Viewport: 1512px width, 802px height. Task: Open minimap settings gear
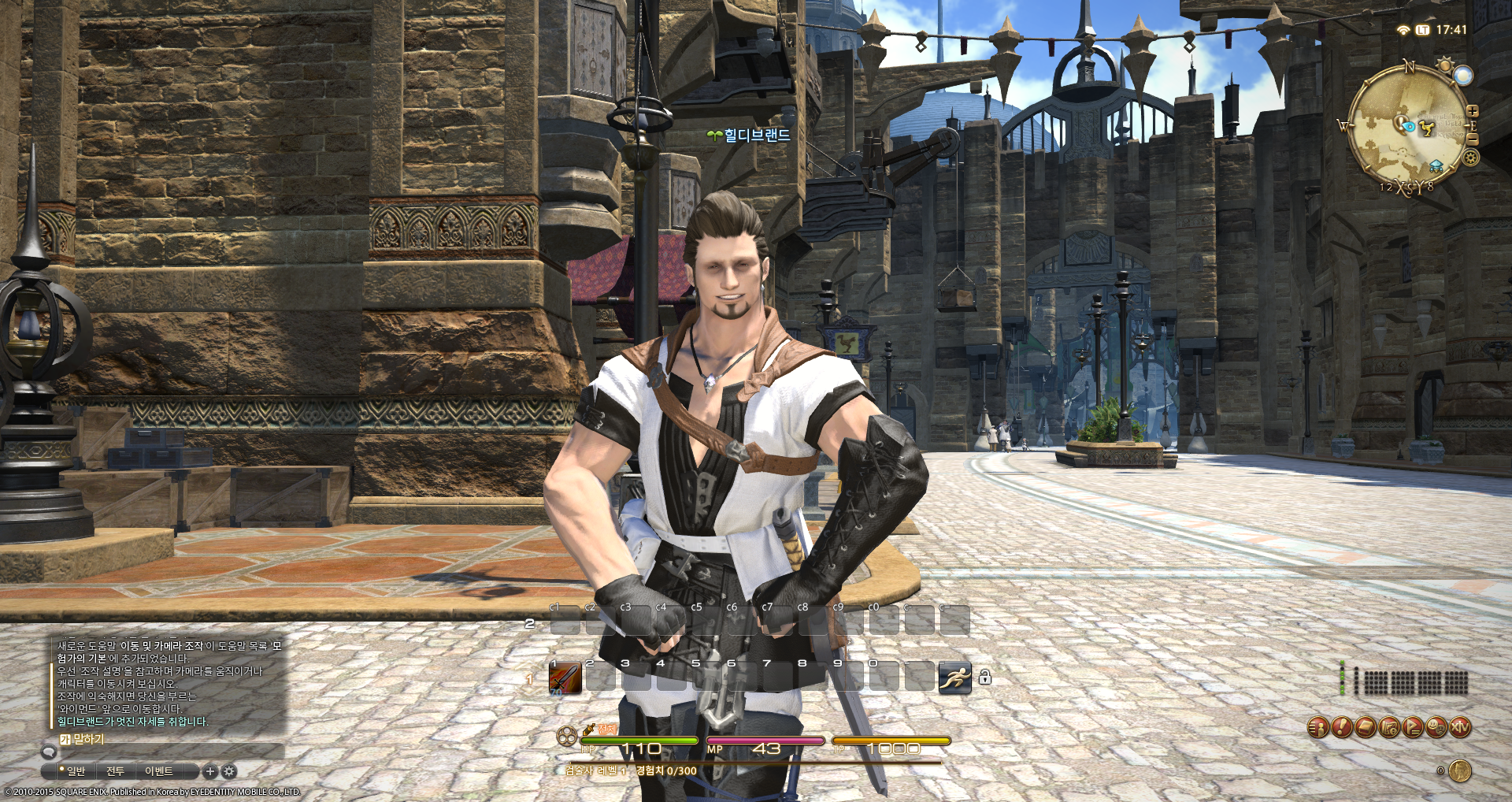tap(1470, 158)
